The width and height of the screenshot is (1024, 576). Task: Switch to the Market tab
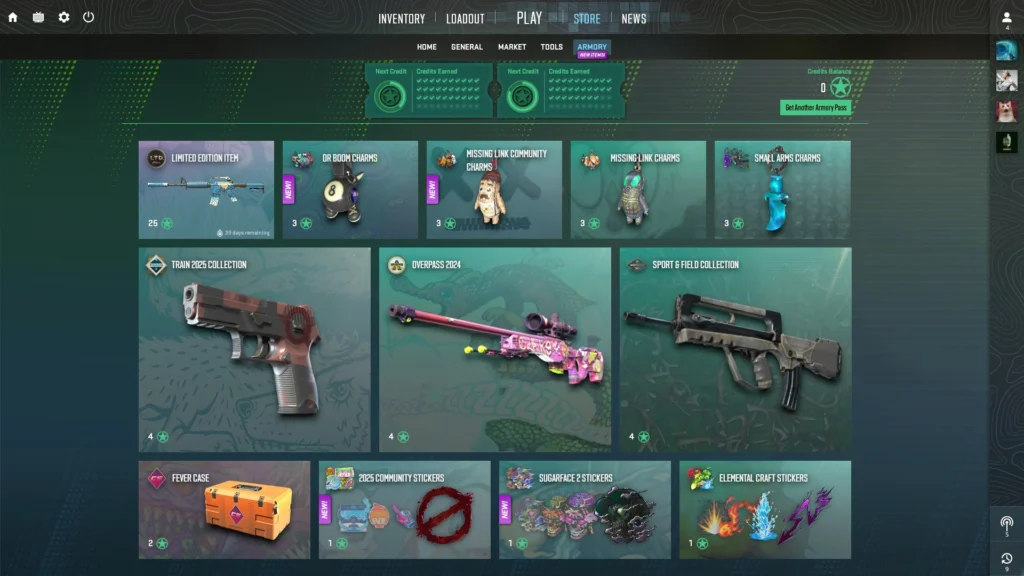click(512, 47)
